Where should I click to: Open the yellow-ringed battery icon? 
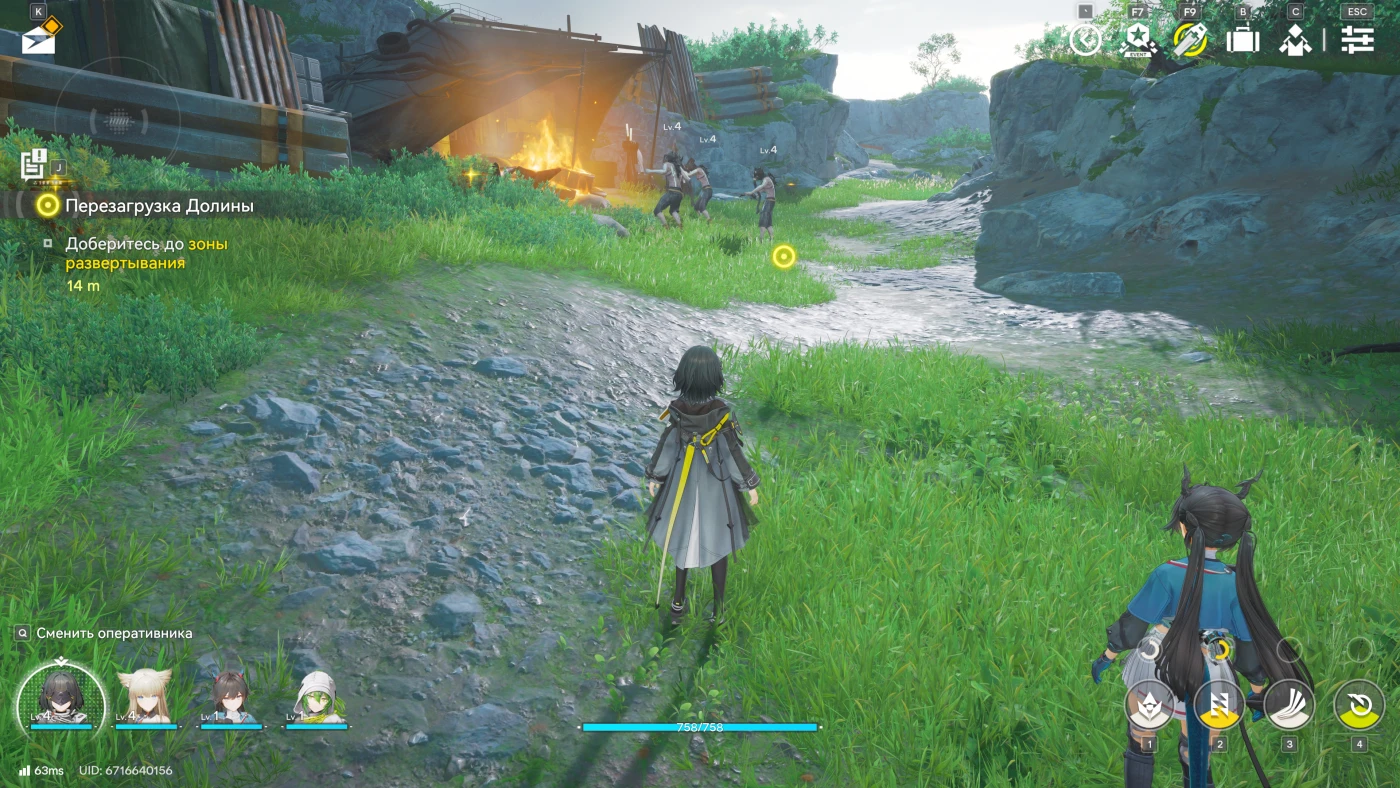tap(1190, 40)
